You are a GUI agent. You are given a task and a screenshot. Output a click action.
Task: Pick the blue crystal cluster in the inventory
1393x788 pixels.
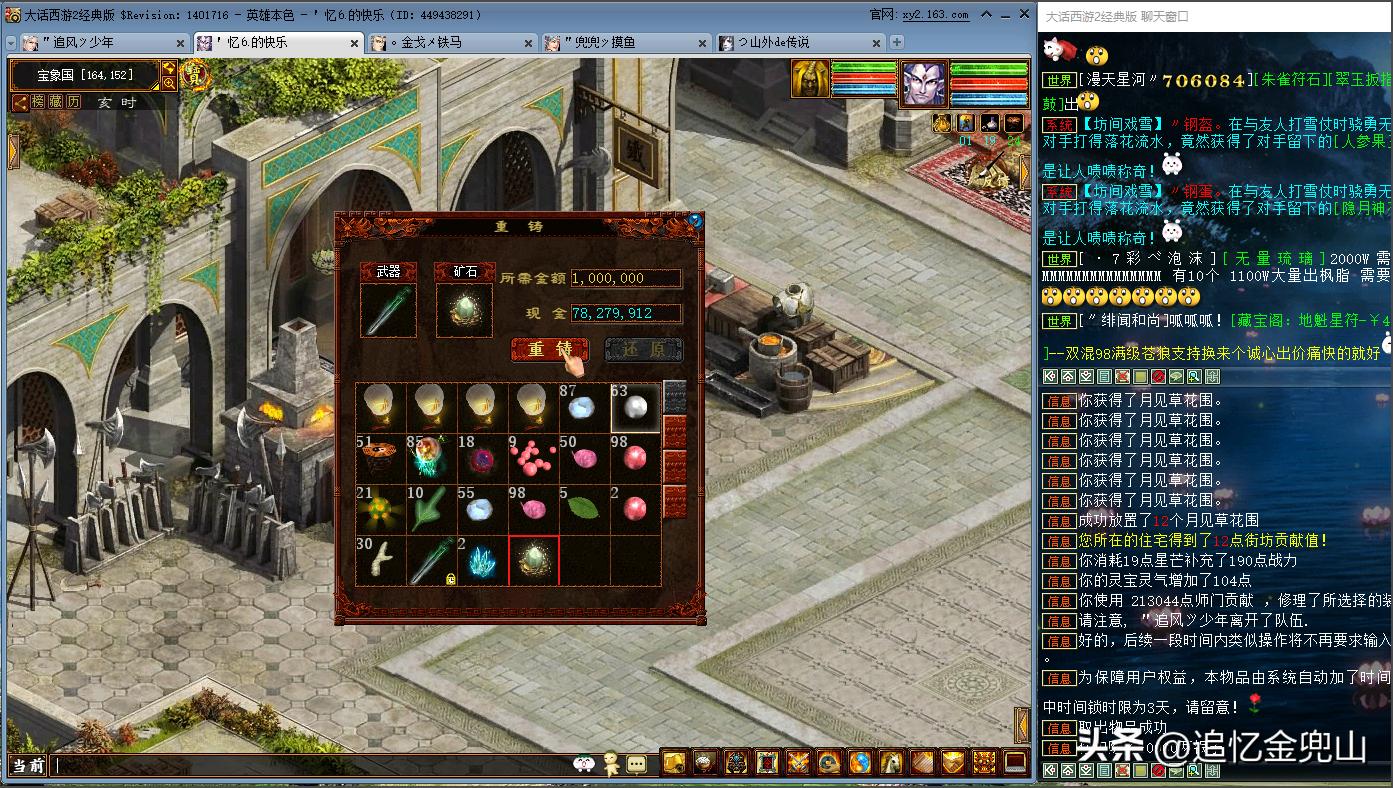click(x=482, y=561)
